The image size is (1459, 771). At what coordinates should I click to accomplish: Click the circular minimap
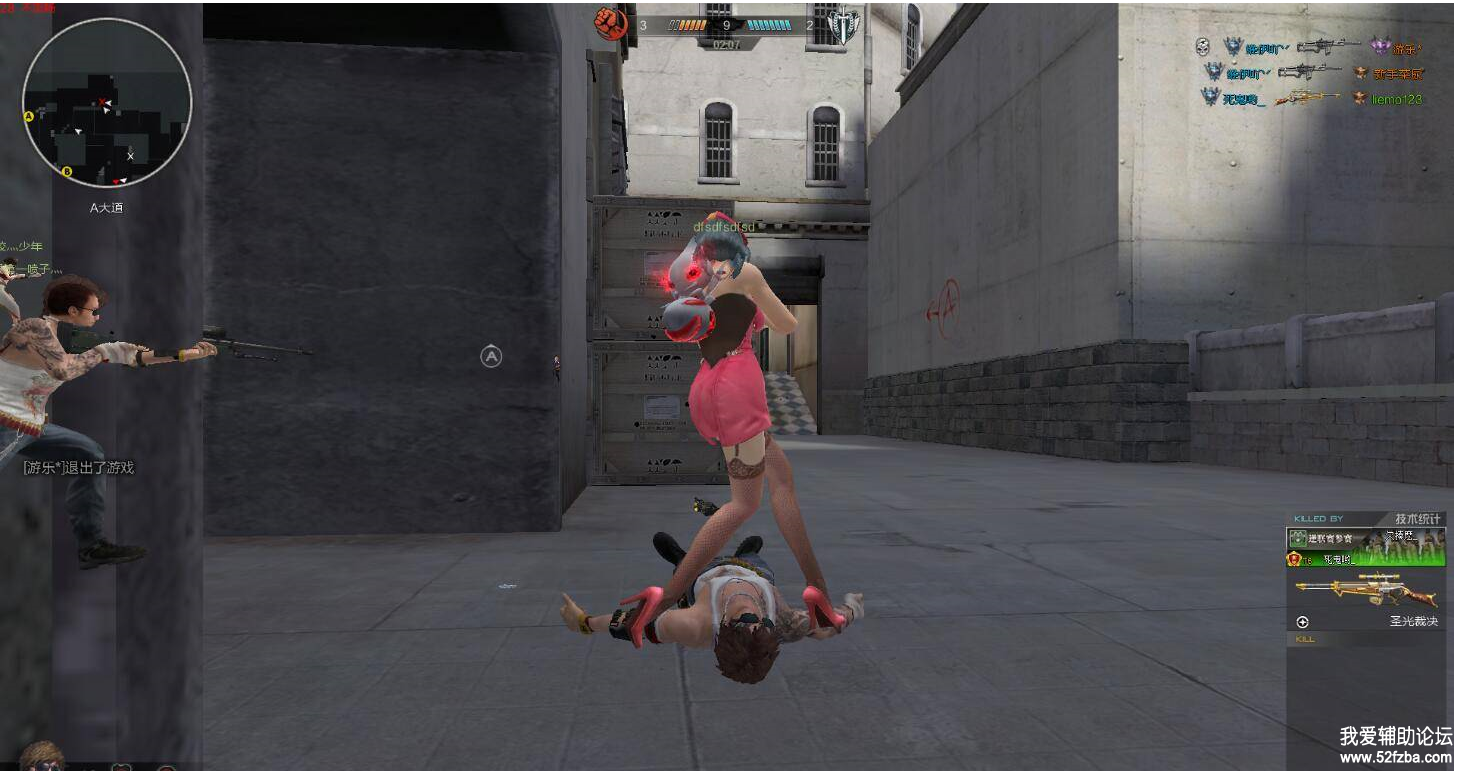107,103
